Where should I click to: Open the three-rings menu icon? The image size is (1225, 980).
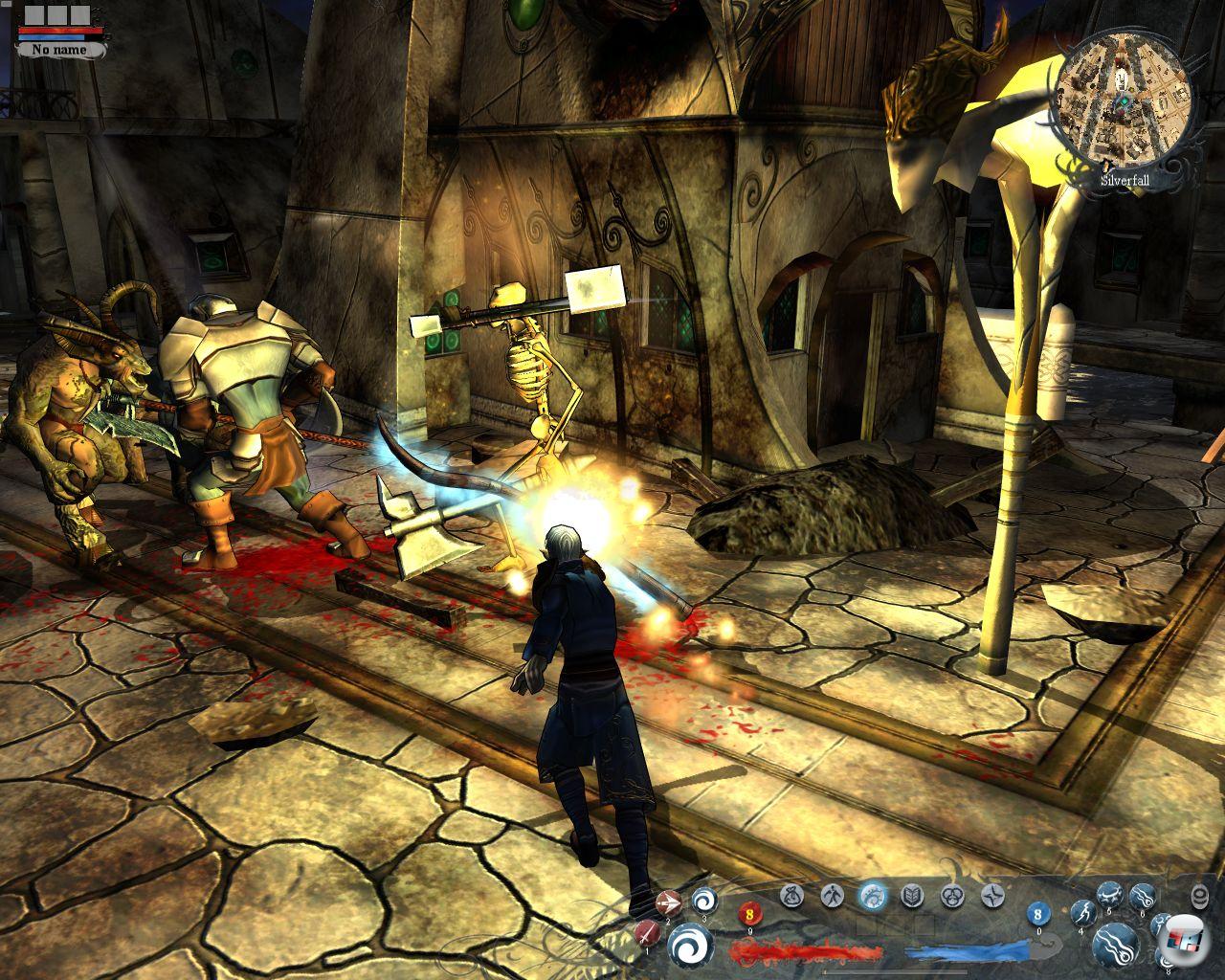click(x=952, y=896)
